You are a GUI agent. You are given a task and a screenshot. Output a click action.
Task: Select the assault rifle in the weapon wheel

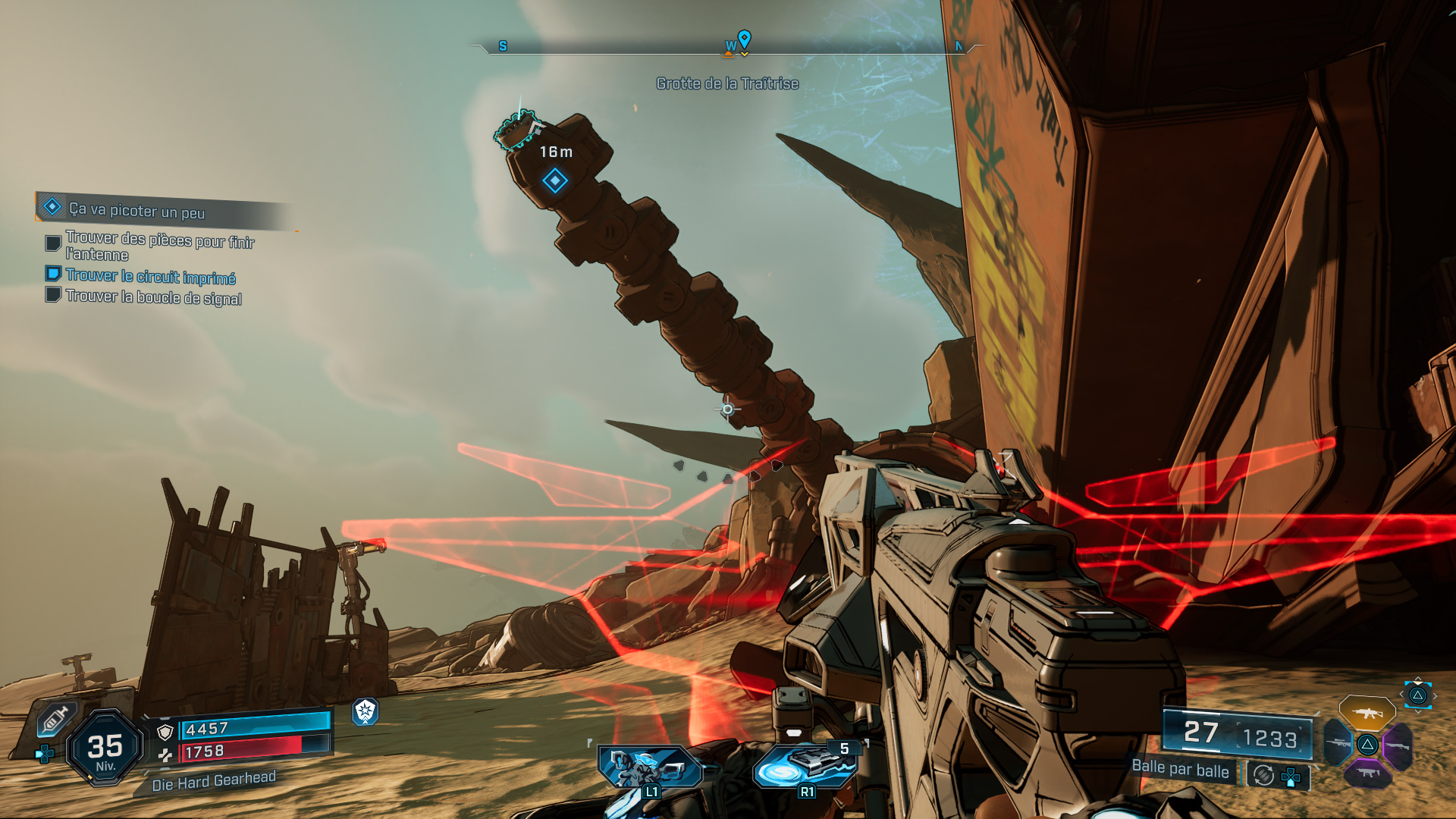tap(1367, 714)
